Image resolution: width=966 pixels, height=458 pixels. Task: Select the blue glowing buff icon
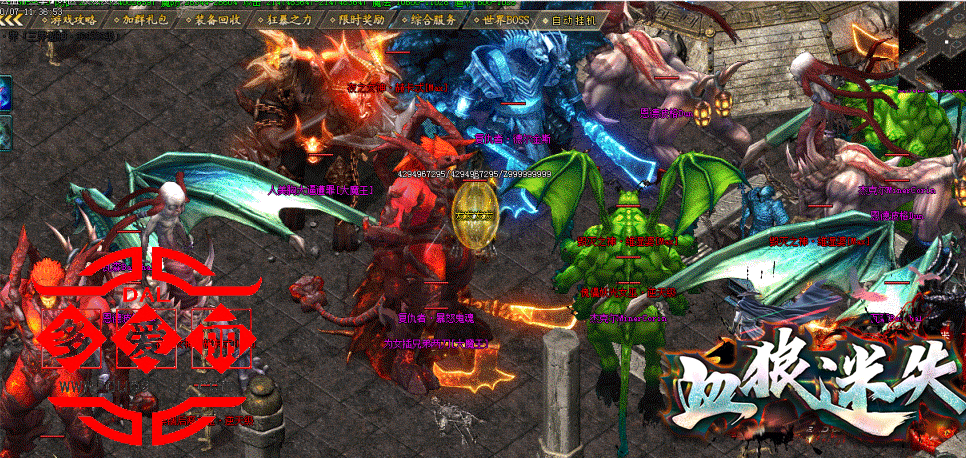[x=4, y=96]
